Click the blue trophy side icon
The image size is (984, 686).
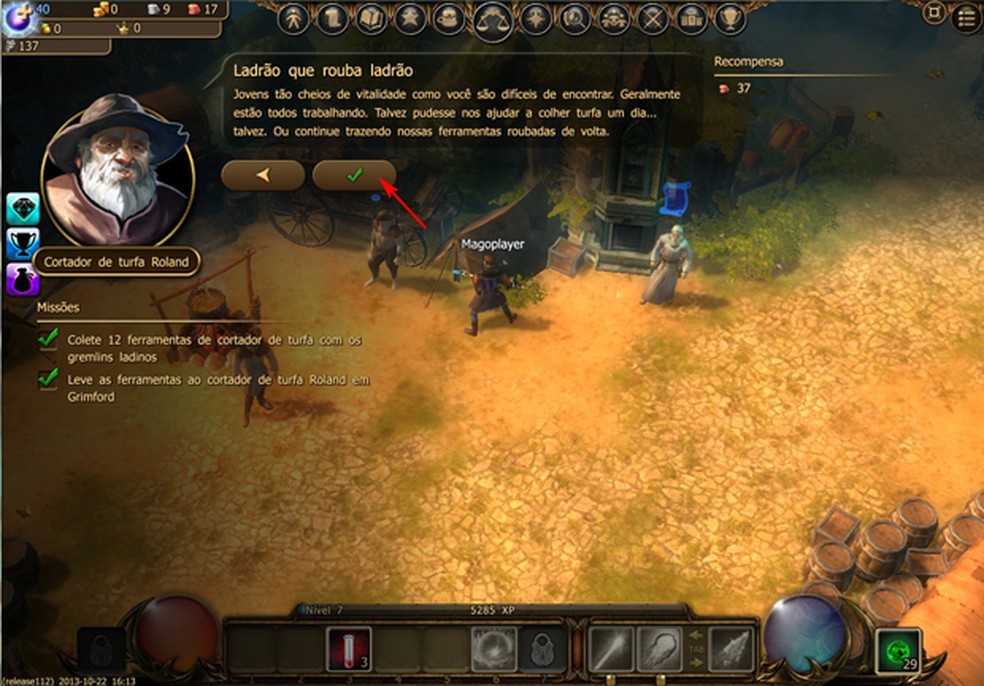22,243
